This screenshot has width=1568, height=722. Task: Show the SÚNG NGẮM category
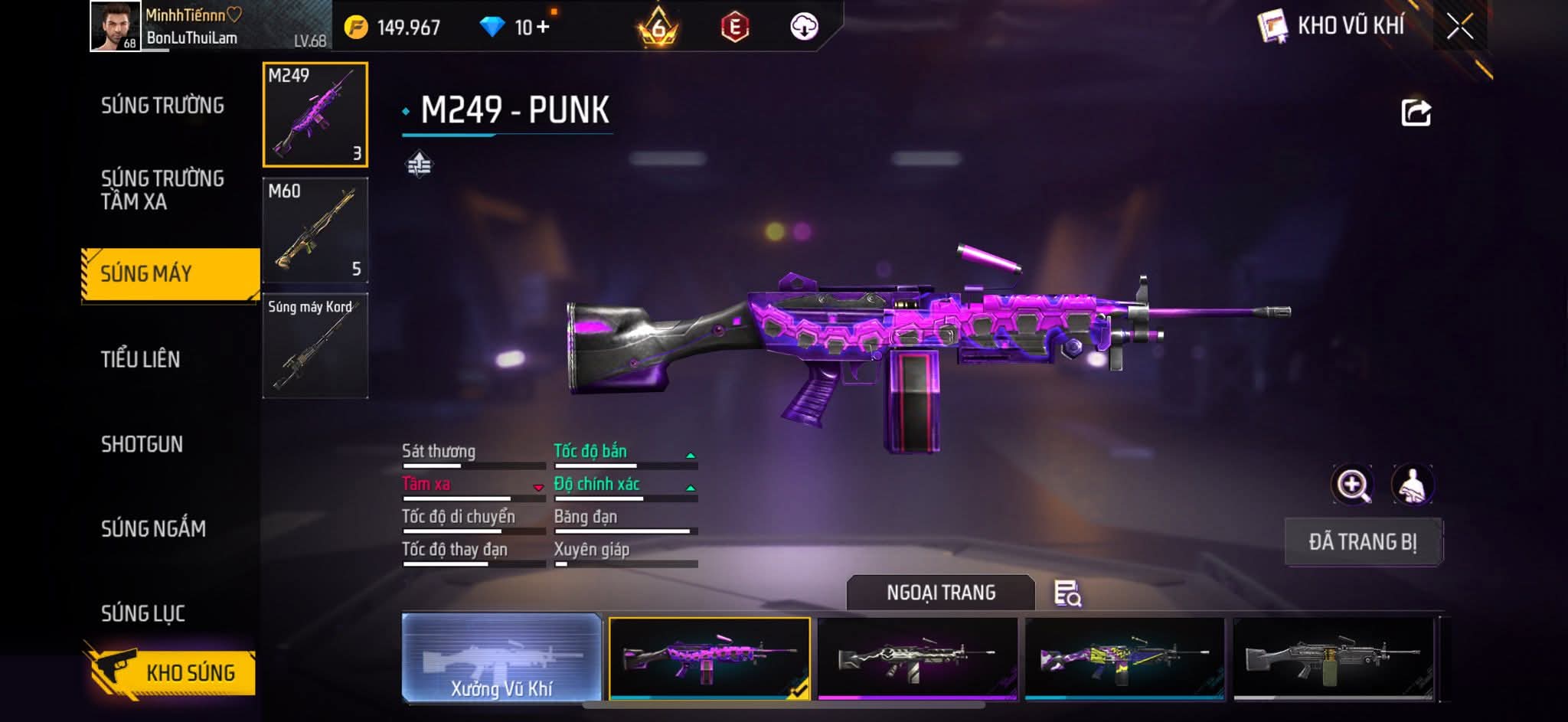(153, 528)
